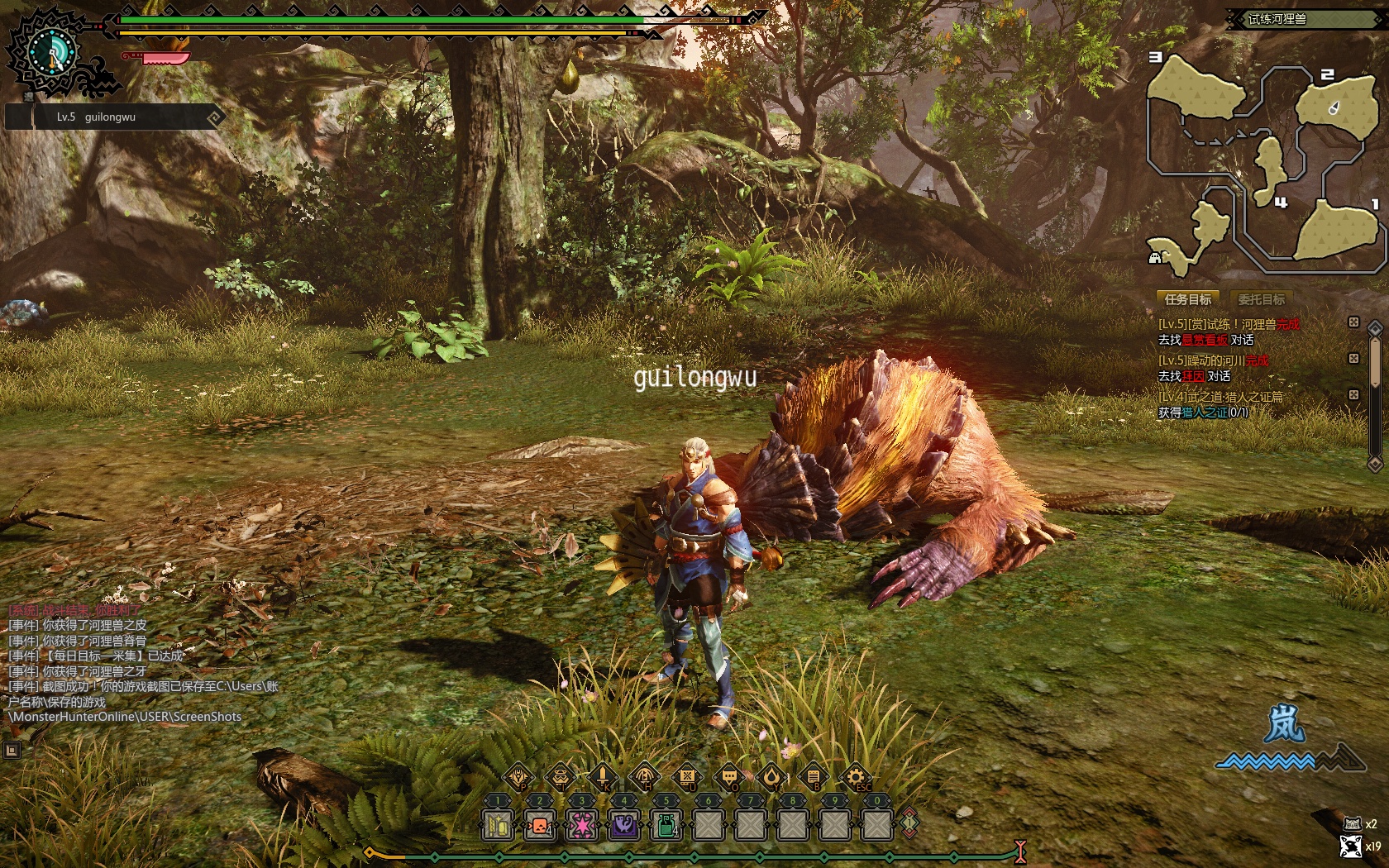Switch to the 任务目标 tab

tap(1188, 299)
